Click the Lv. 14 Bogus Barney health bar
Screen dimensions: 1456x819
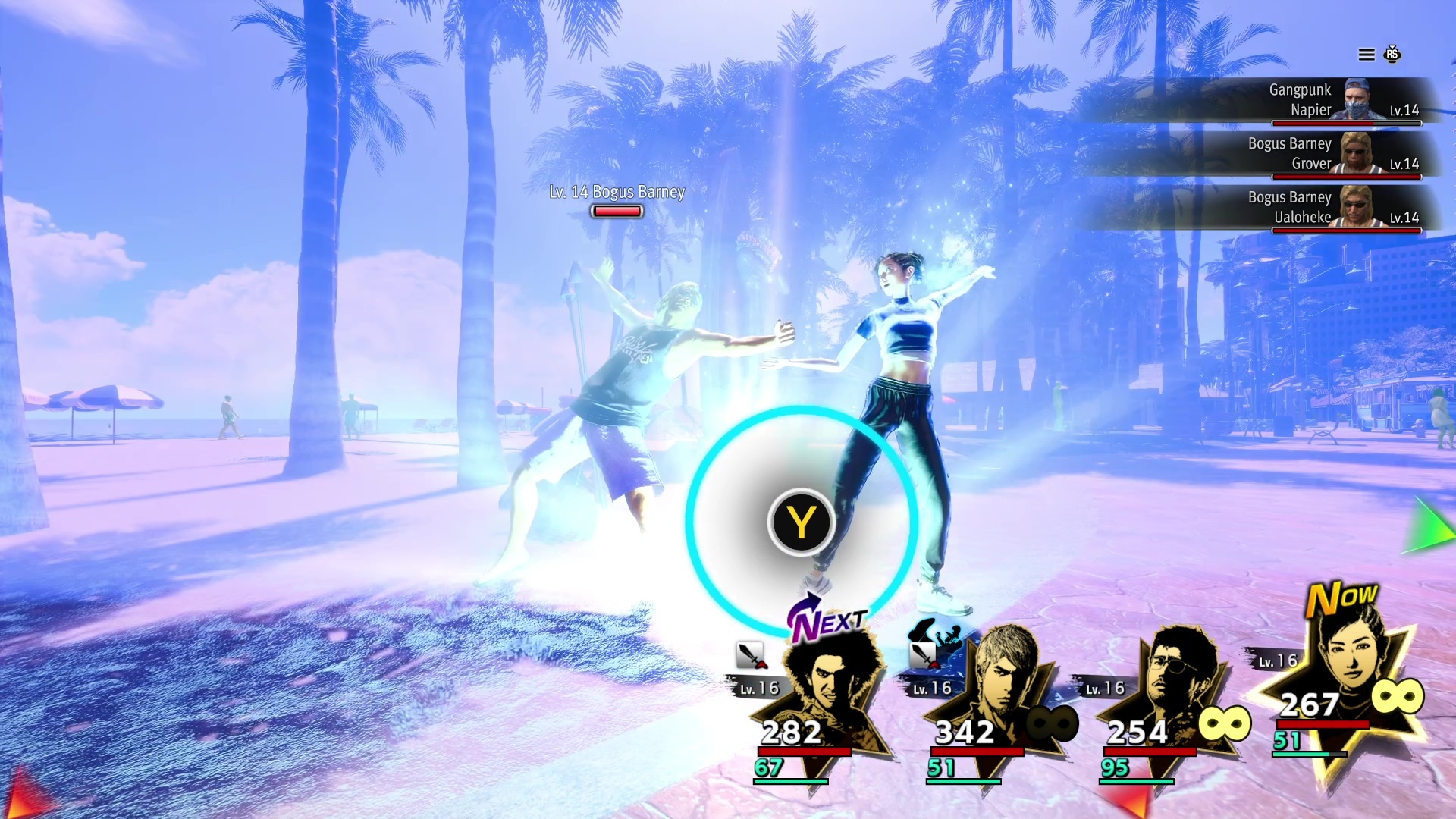(x=617, y=211)
